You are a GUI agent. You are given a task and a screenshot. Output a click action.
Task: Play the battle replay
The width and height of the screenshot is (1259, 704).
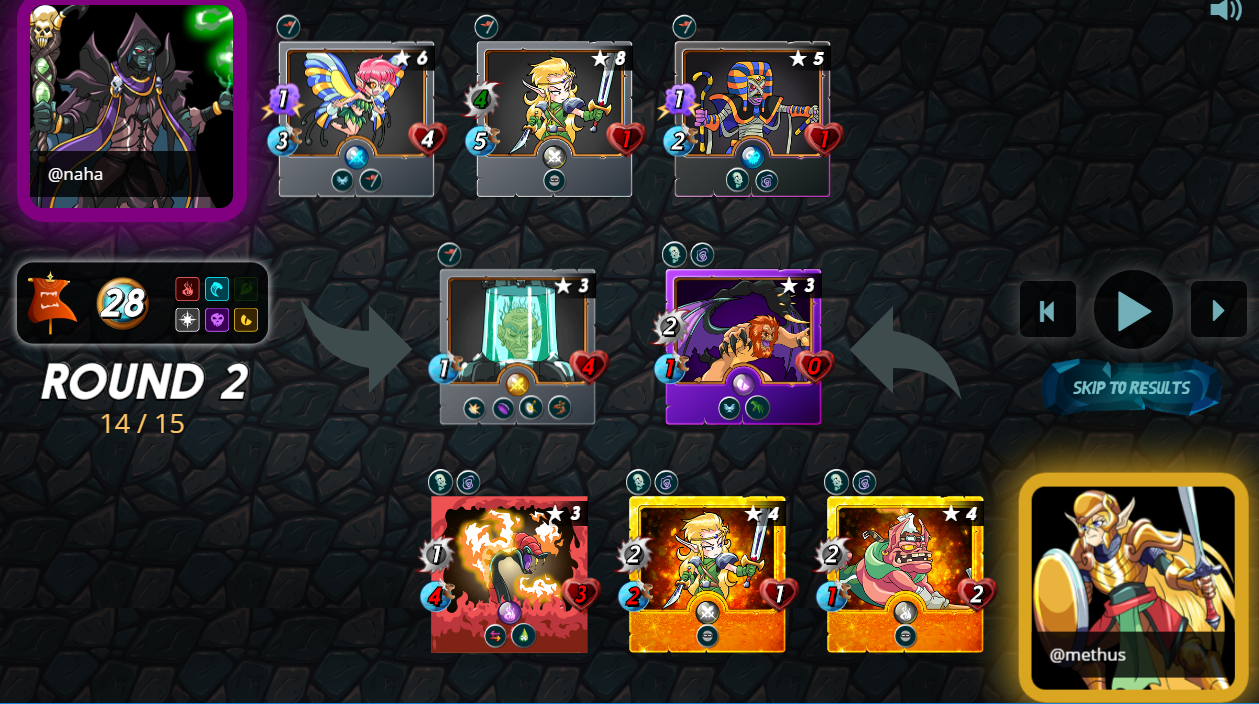[x=1133, y=310]
